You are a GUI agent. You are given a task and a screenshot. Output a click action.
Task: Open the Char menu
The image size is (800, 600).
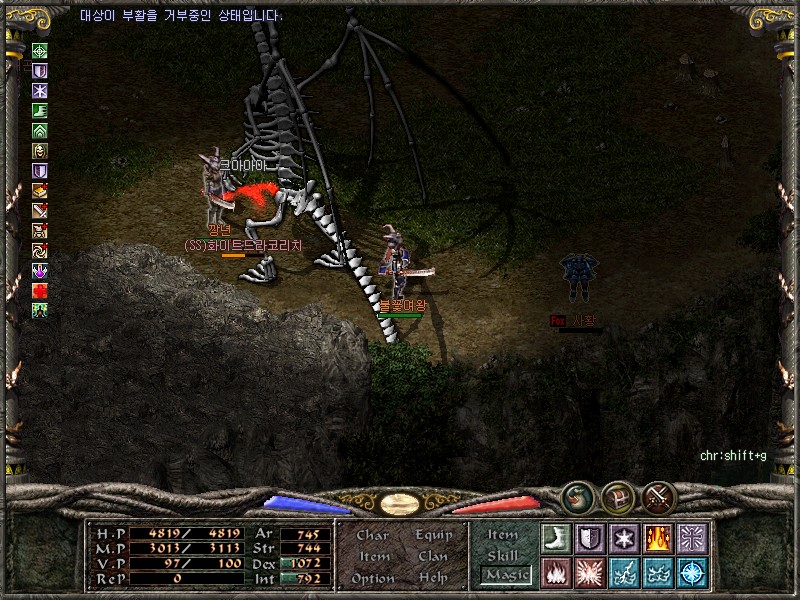point(372,535)
